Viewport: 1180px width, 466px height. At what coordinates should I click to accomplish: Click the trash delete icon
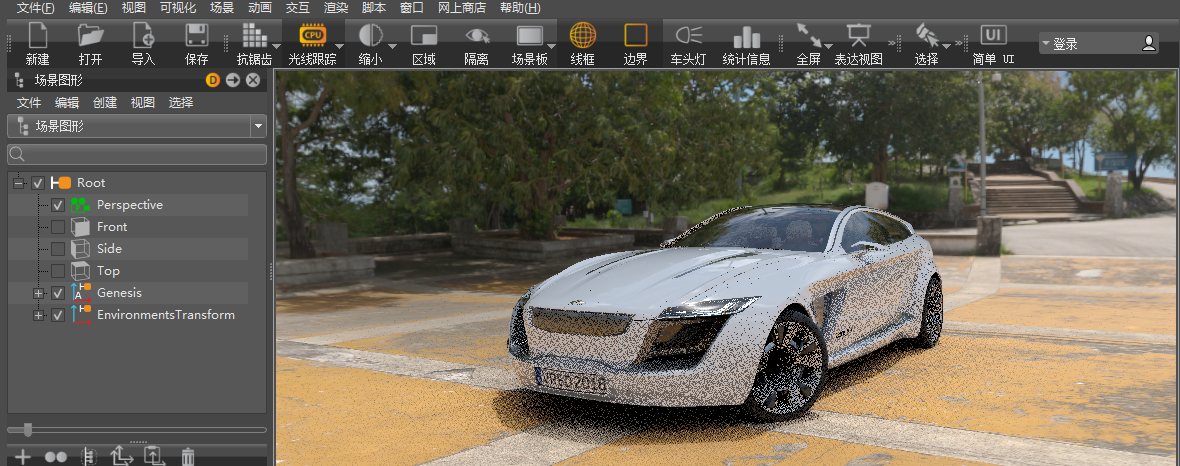[x=187, y=457]
